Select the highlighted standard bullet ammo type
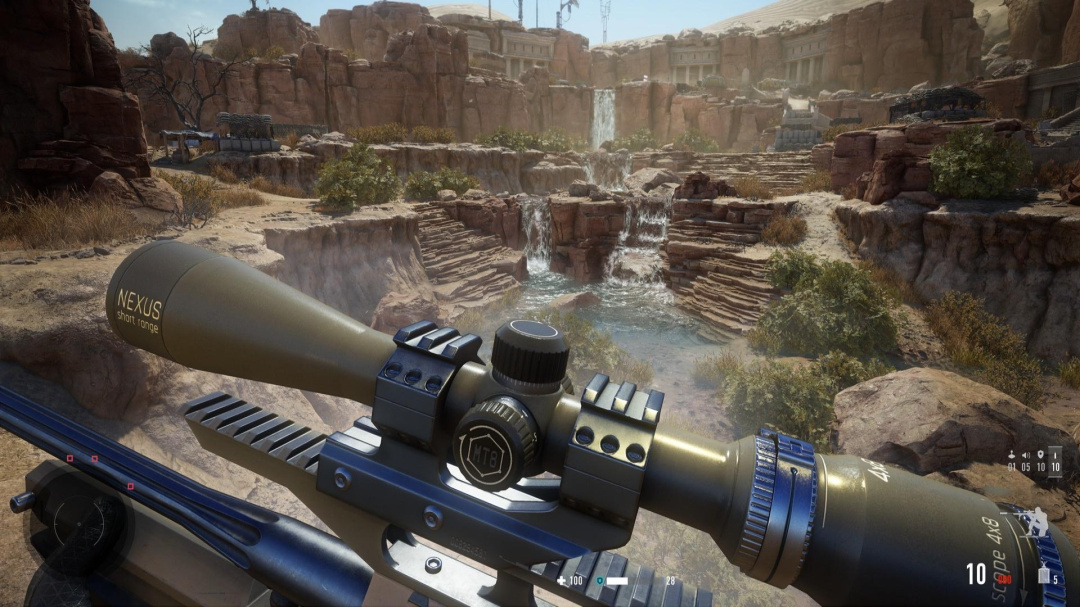 [x=1054, y=461]
